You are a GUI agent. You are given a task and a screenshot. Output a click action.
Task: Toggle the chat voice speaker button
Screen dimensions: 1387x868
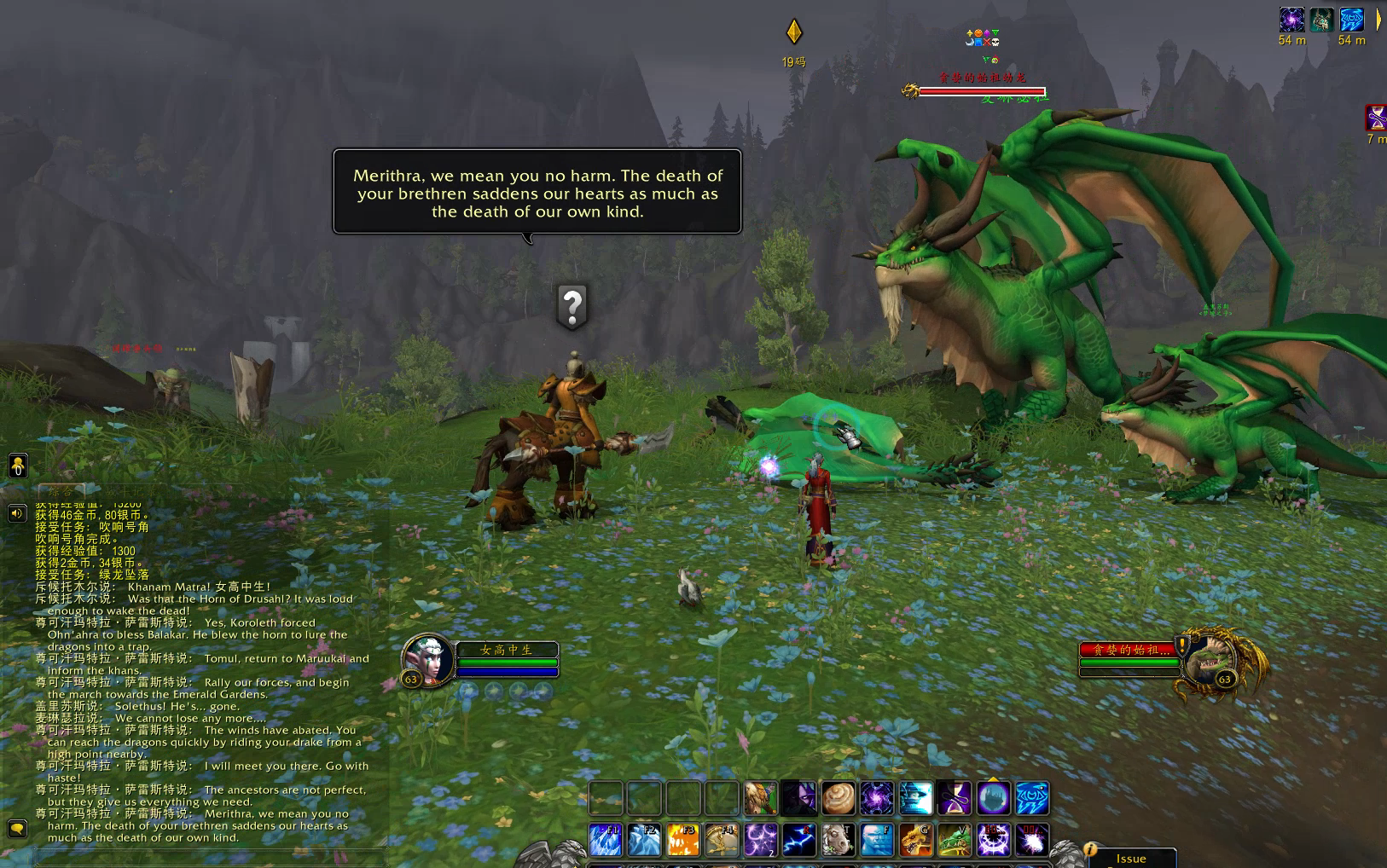[17, 513]
